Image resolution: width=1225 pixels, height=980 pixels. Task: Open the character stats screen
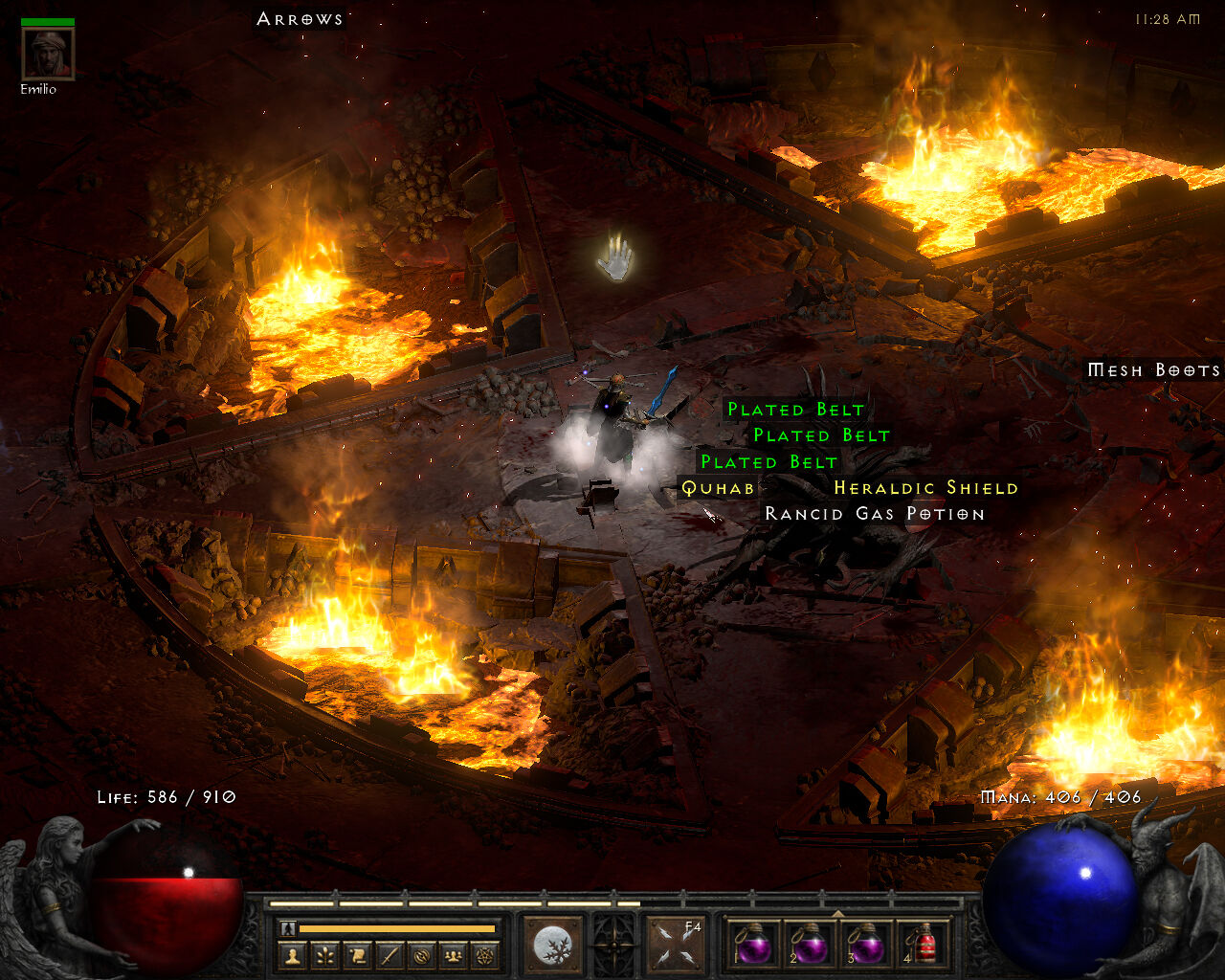(x=294, y=955)
